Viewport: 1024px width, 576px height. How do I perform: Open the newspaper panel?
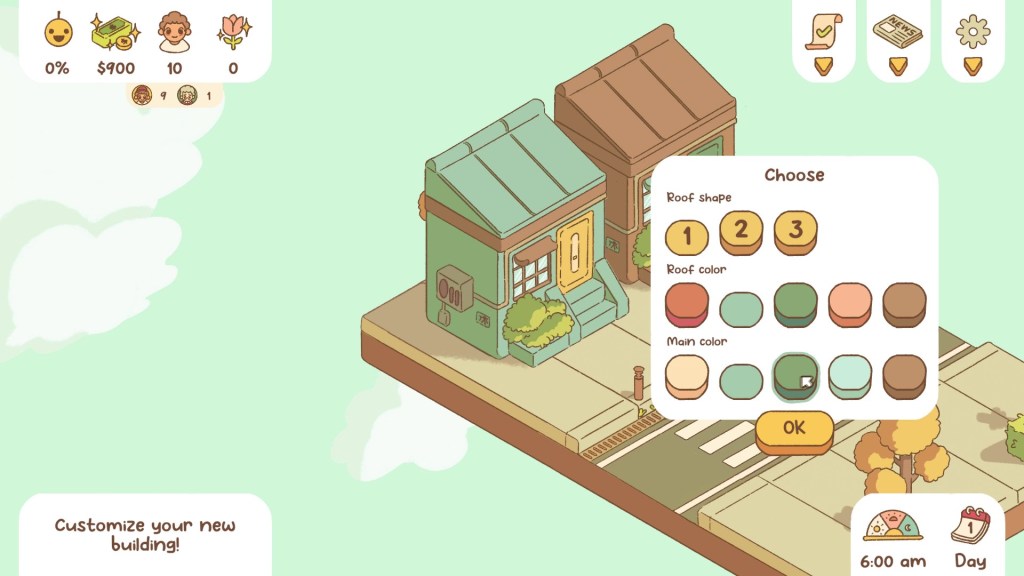click(x=897, y=31)
